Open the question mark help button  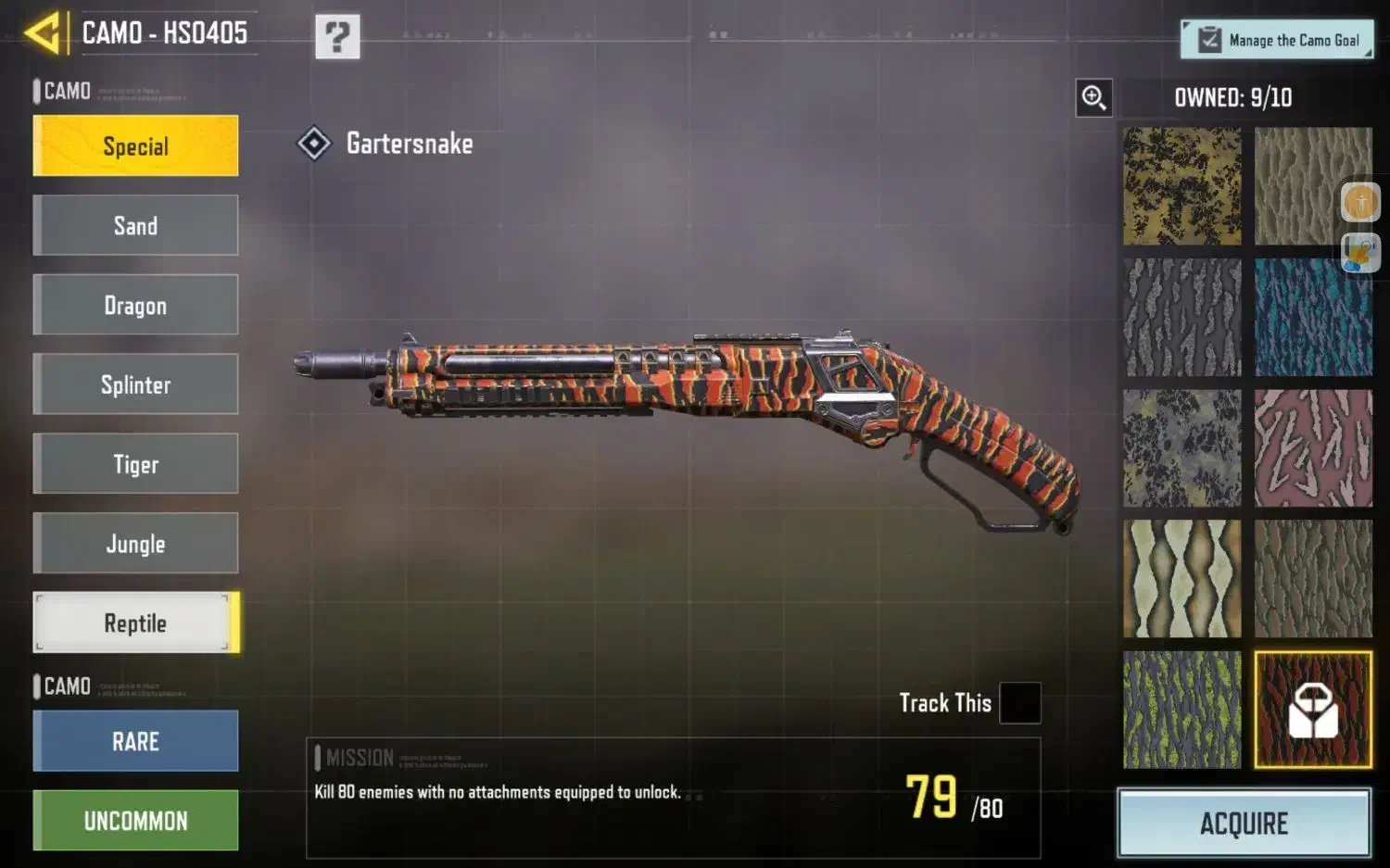tap(337, 37)
